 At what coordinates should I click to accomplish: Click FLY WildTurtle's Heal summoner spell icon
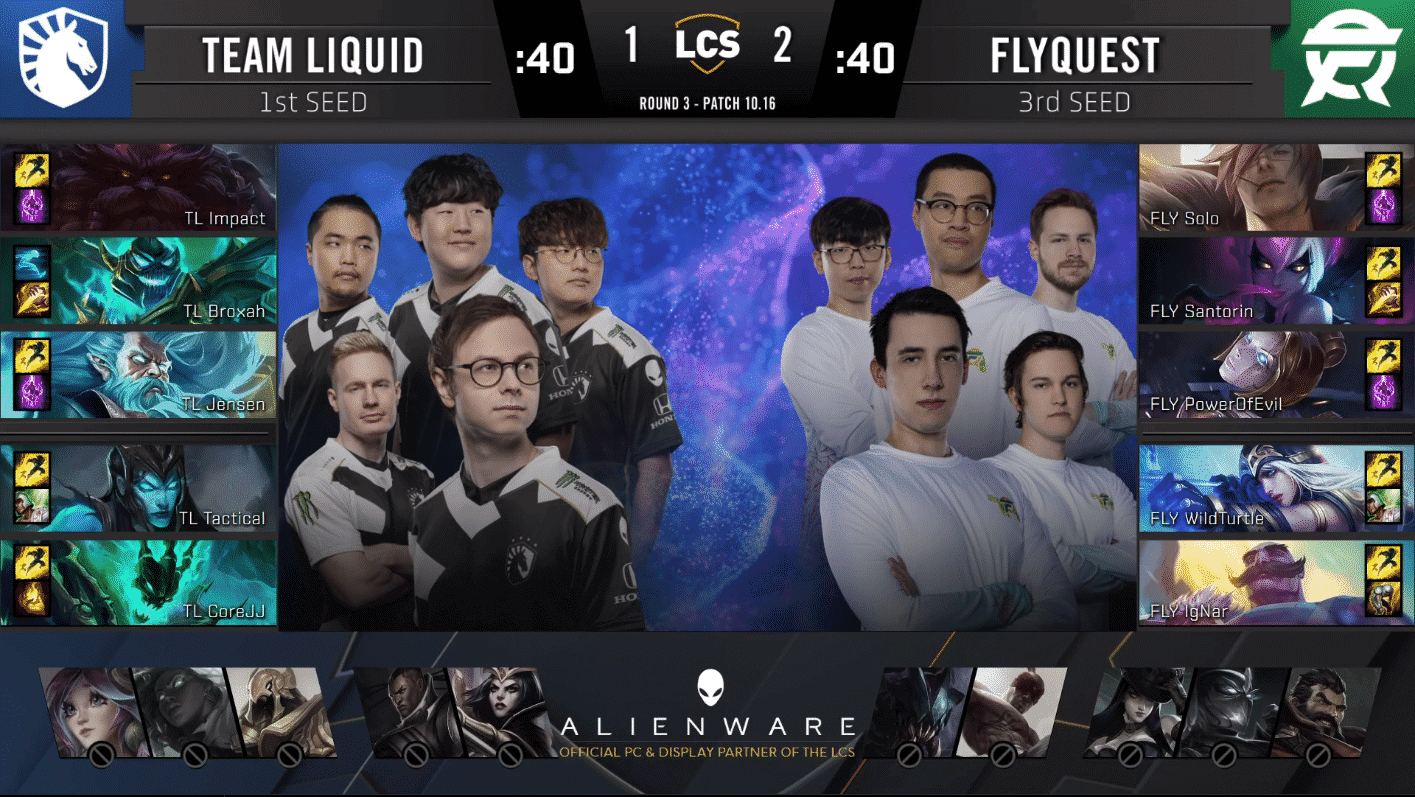pyautogui.click(x=1385, y=503)
